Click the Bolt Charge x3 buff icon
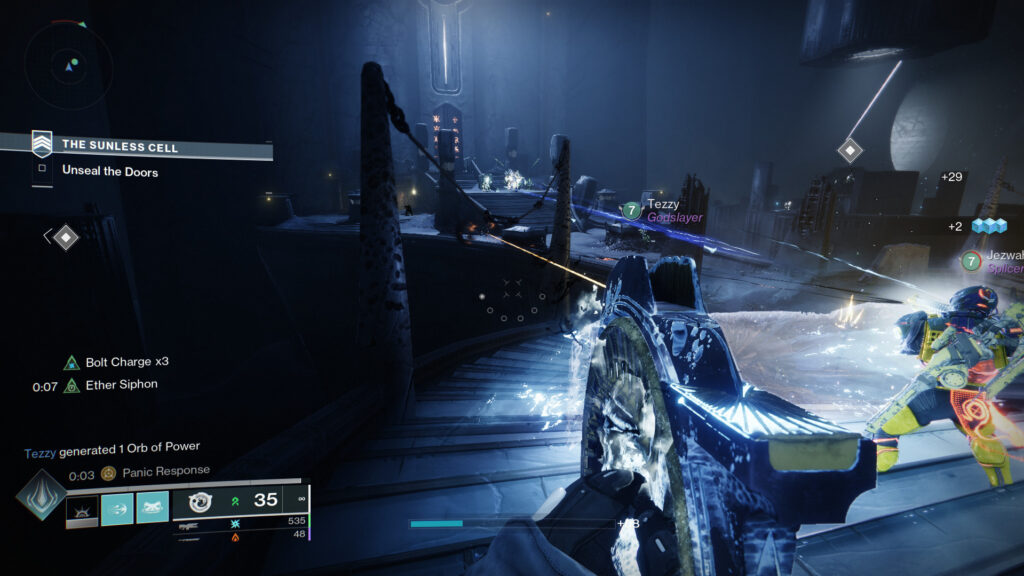Viewport: 1024px width, 576px height. pyautogui.click(x=71, y=362)
